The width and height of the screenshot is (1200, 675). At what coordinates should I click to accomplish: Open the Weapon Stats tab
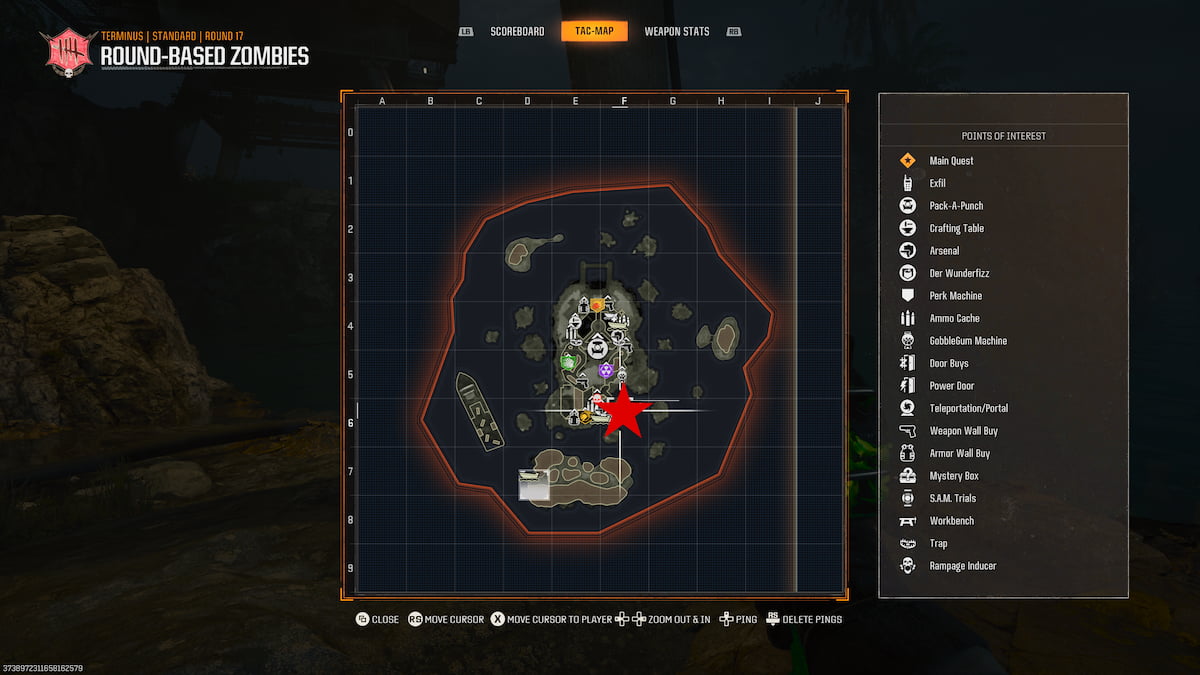coord(677,32)
